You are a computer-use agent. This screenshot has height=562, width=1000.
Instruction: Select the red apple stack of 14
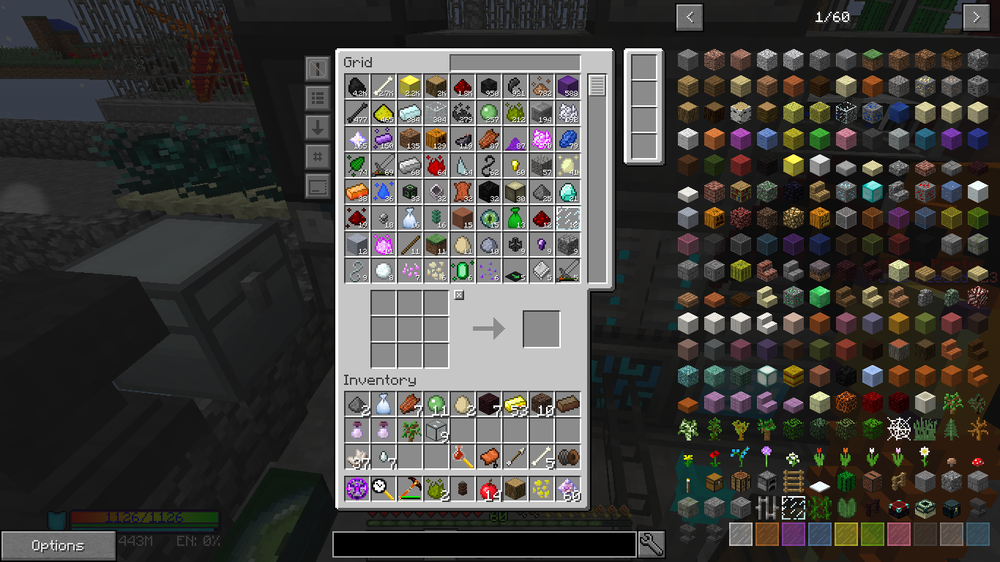click(489, 489)
